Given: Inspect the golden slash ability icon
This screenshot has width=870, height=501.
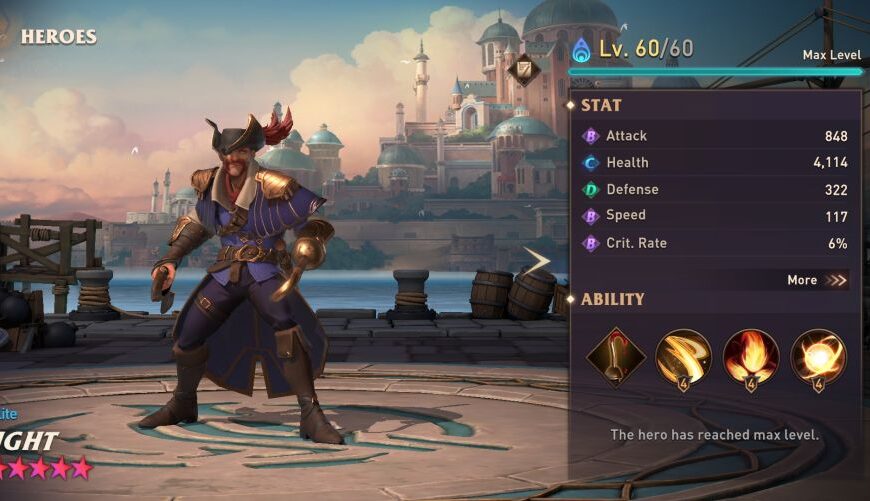Looking at the screenshot, I should [x=683, y=357].
